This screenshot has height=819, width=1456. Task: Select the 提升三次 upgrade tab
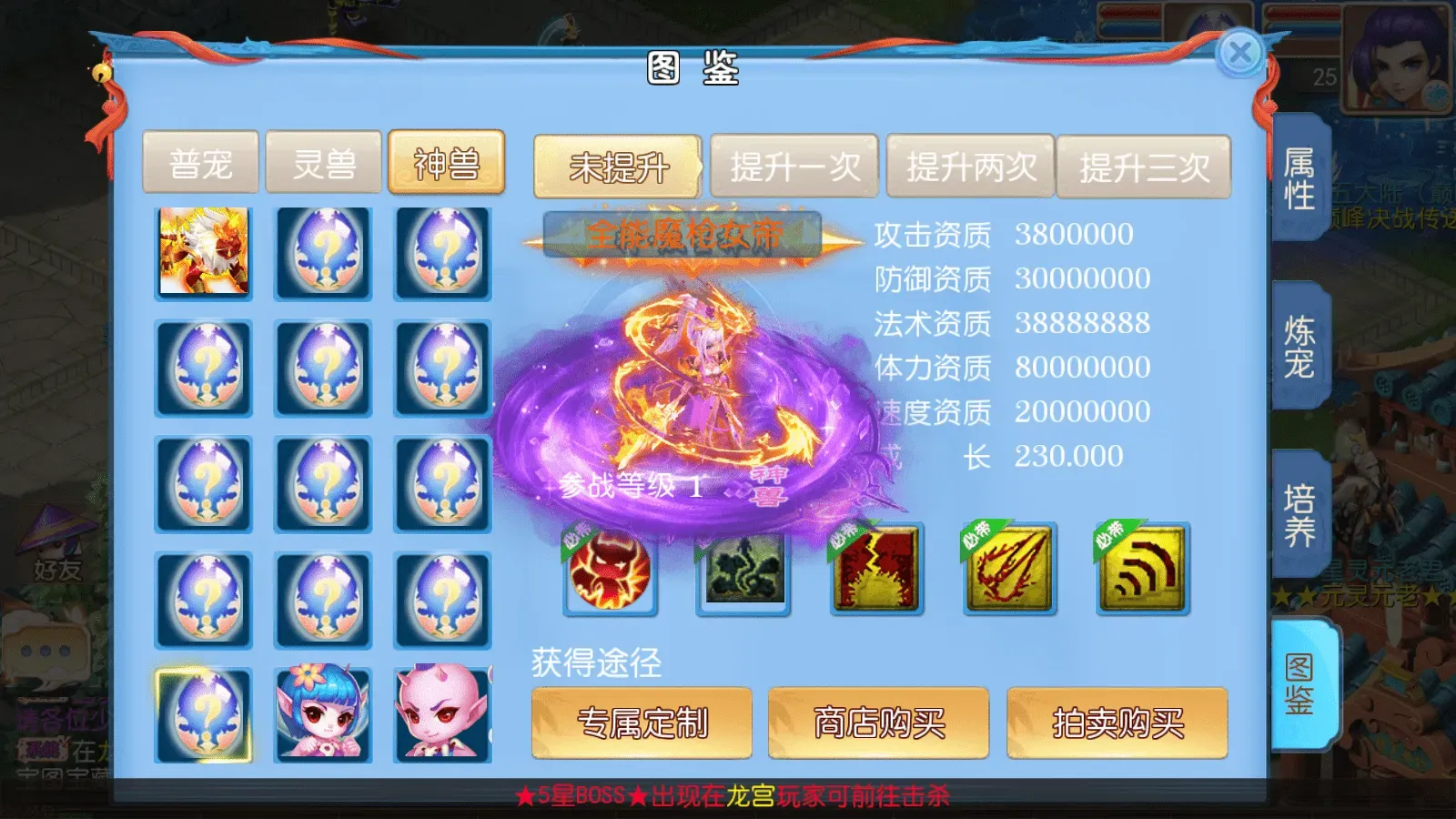1145,167
